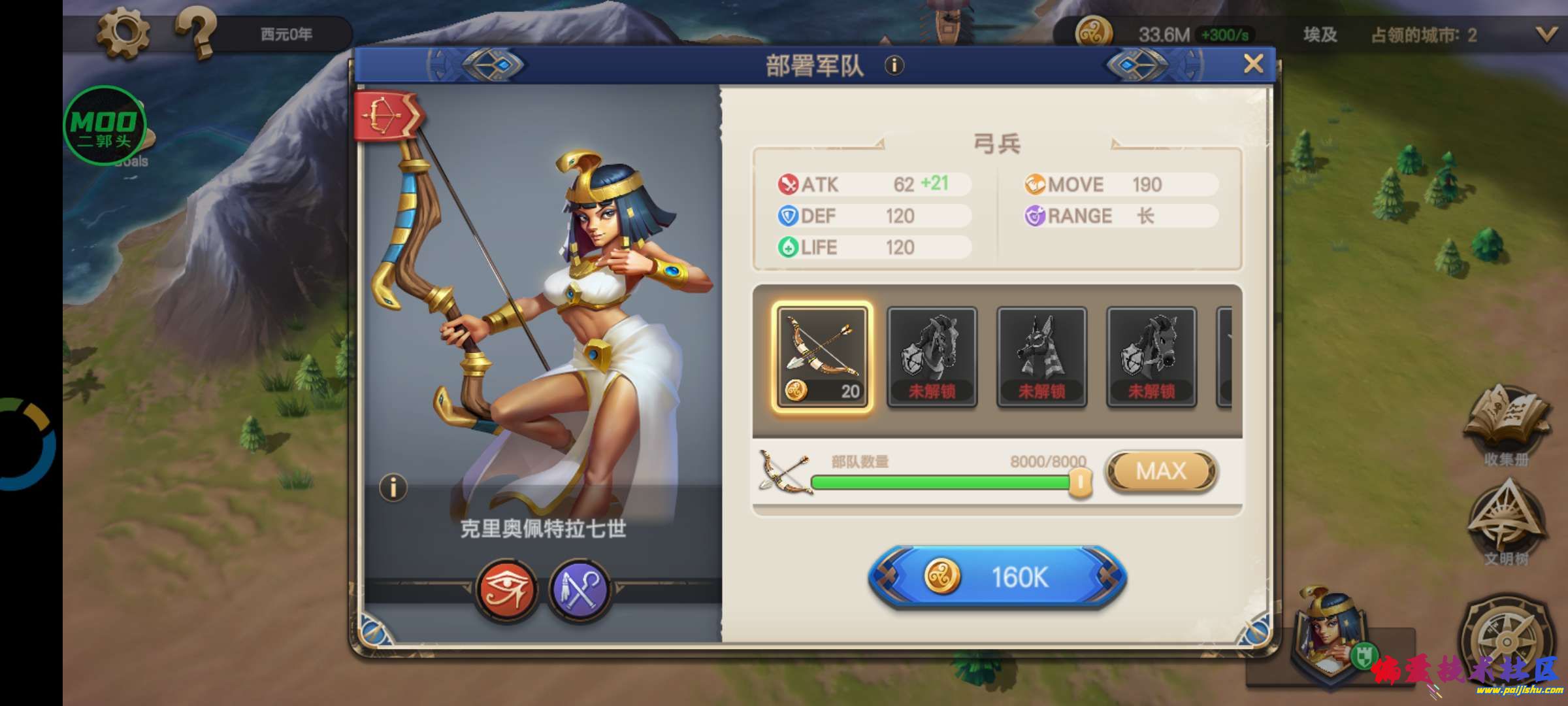Open Cleopatra VII leader info
1568x706 pixels.
(x=393, y=488)
